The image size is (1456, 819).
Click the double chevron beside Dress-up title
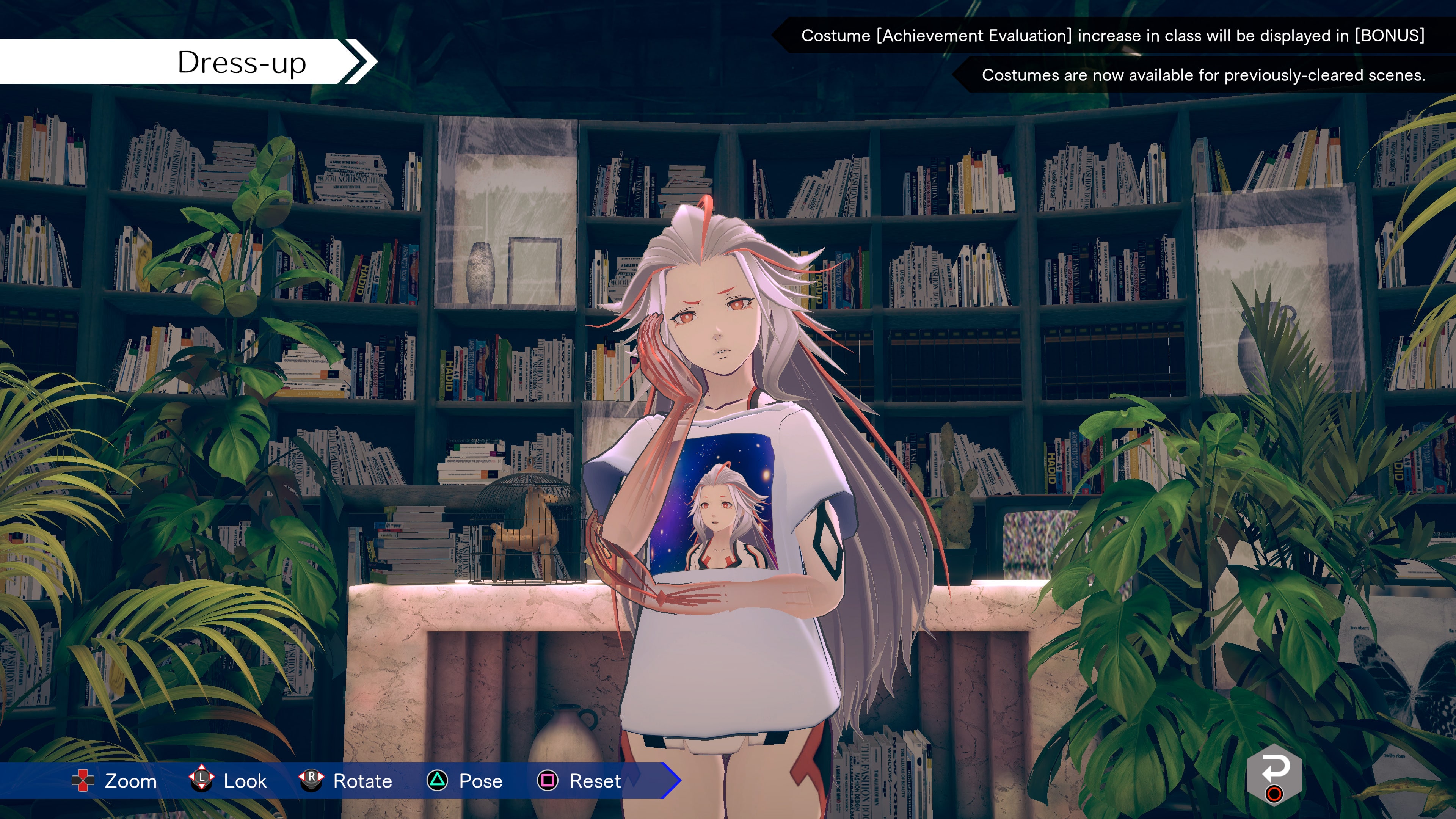click(x=357, y=61)
